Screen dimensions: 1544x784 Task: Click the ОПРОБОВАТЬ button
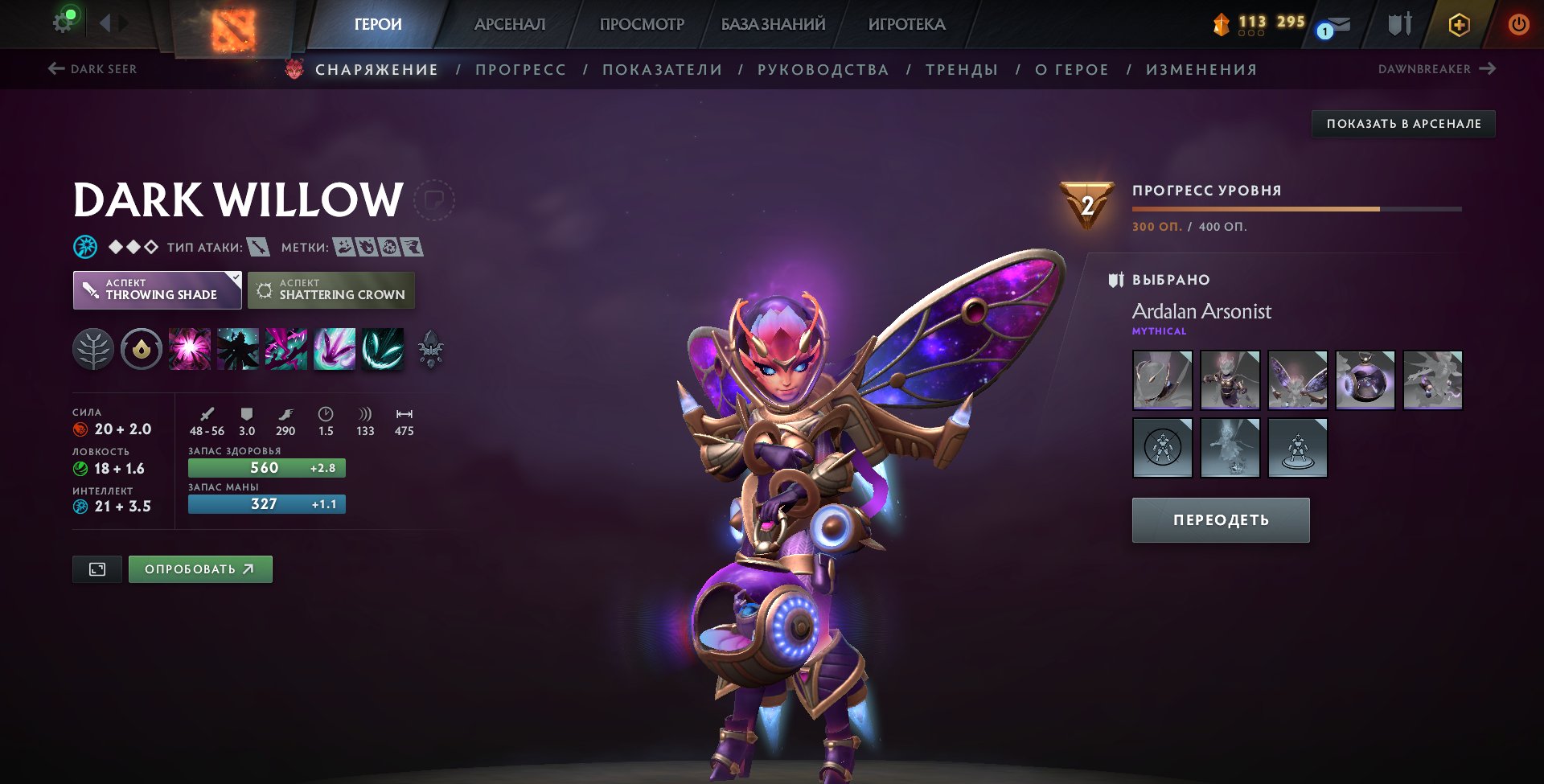pos(199,569)
